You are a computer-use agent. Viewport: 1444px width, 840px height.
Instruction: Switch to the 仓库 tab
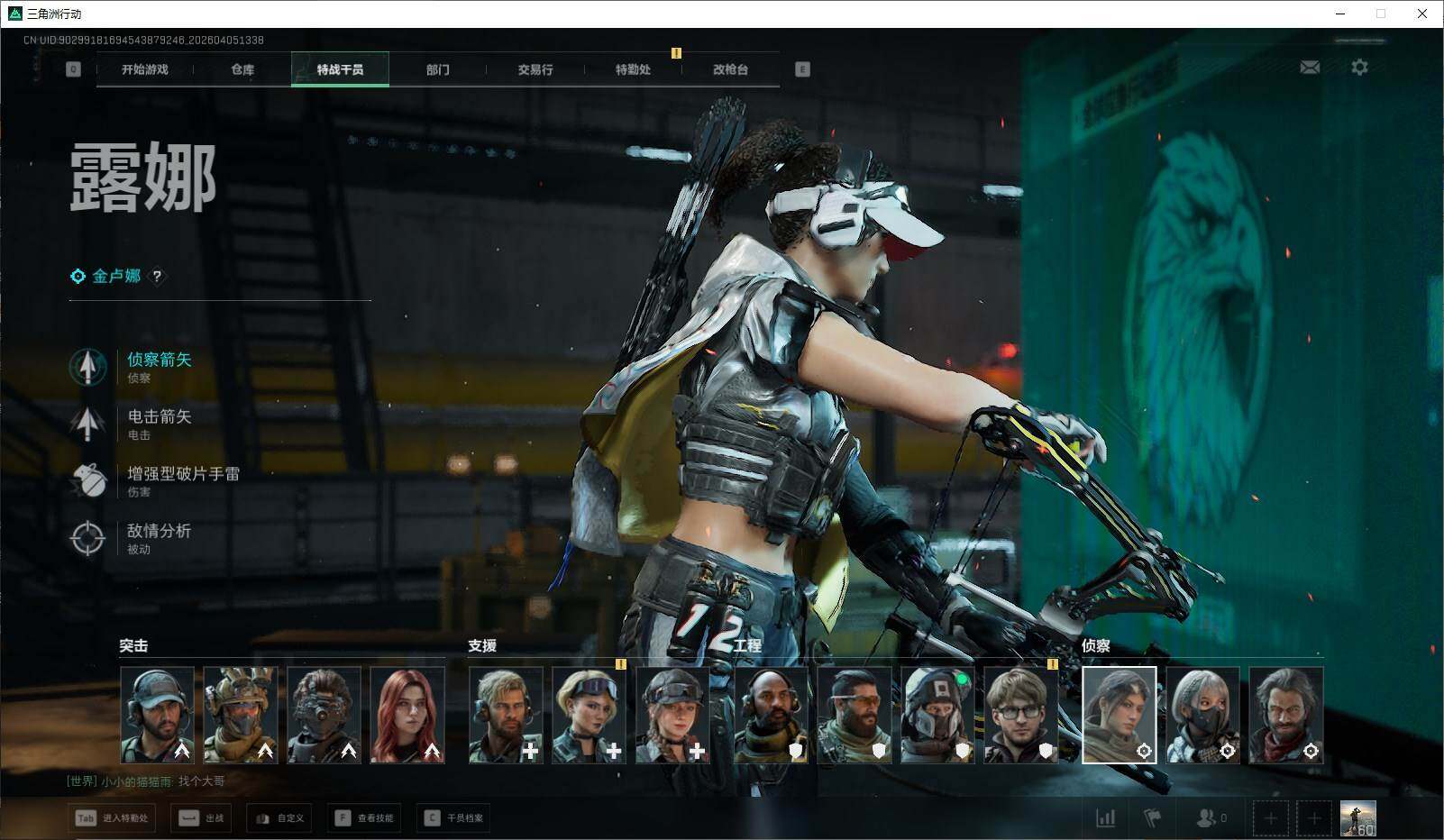(242, 69)
